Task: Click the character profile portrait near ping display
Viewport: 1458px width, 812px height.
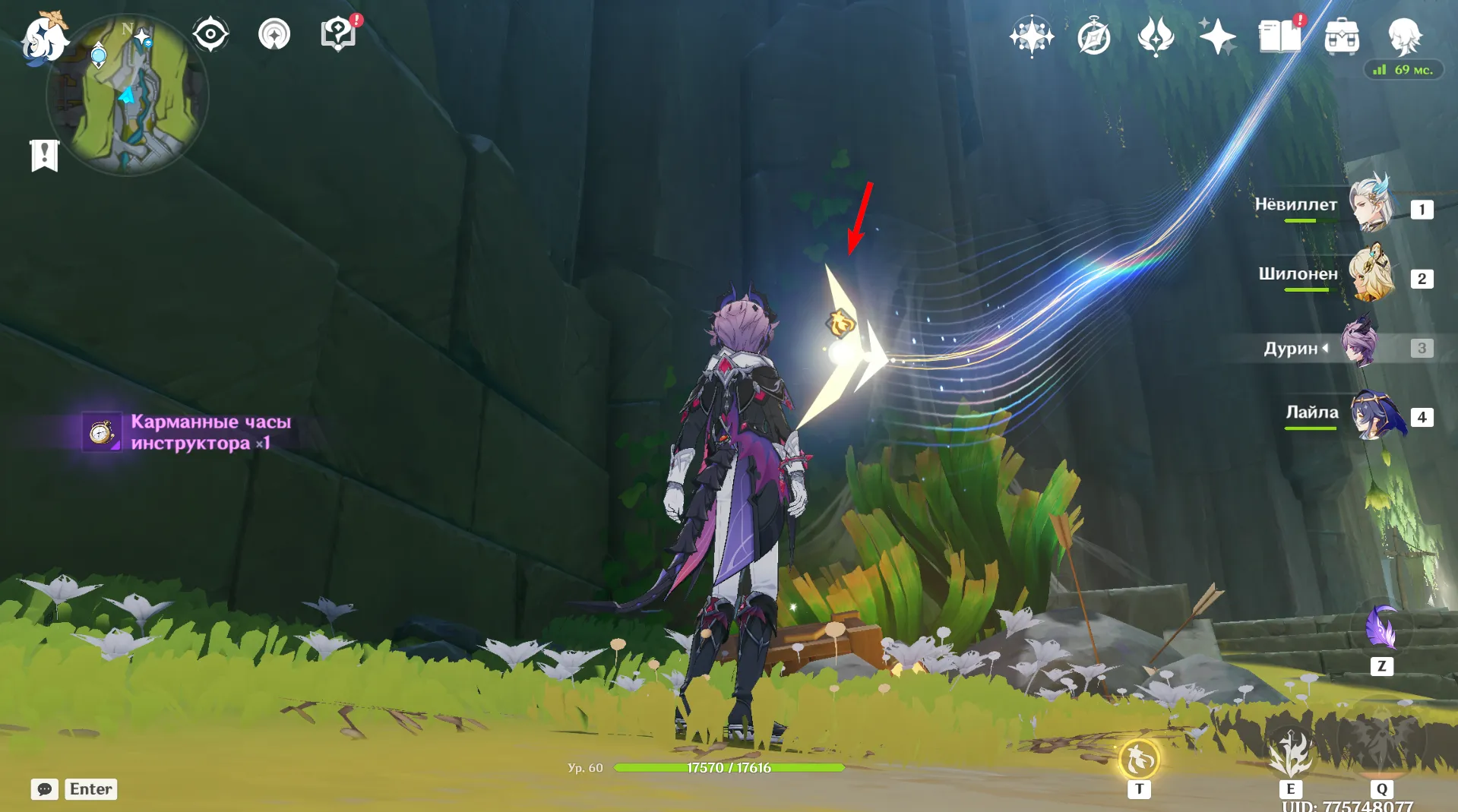Action: click(x=1405, y=38)
